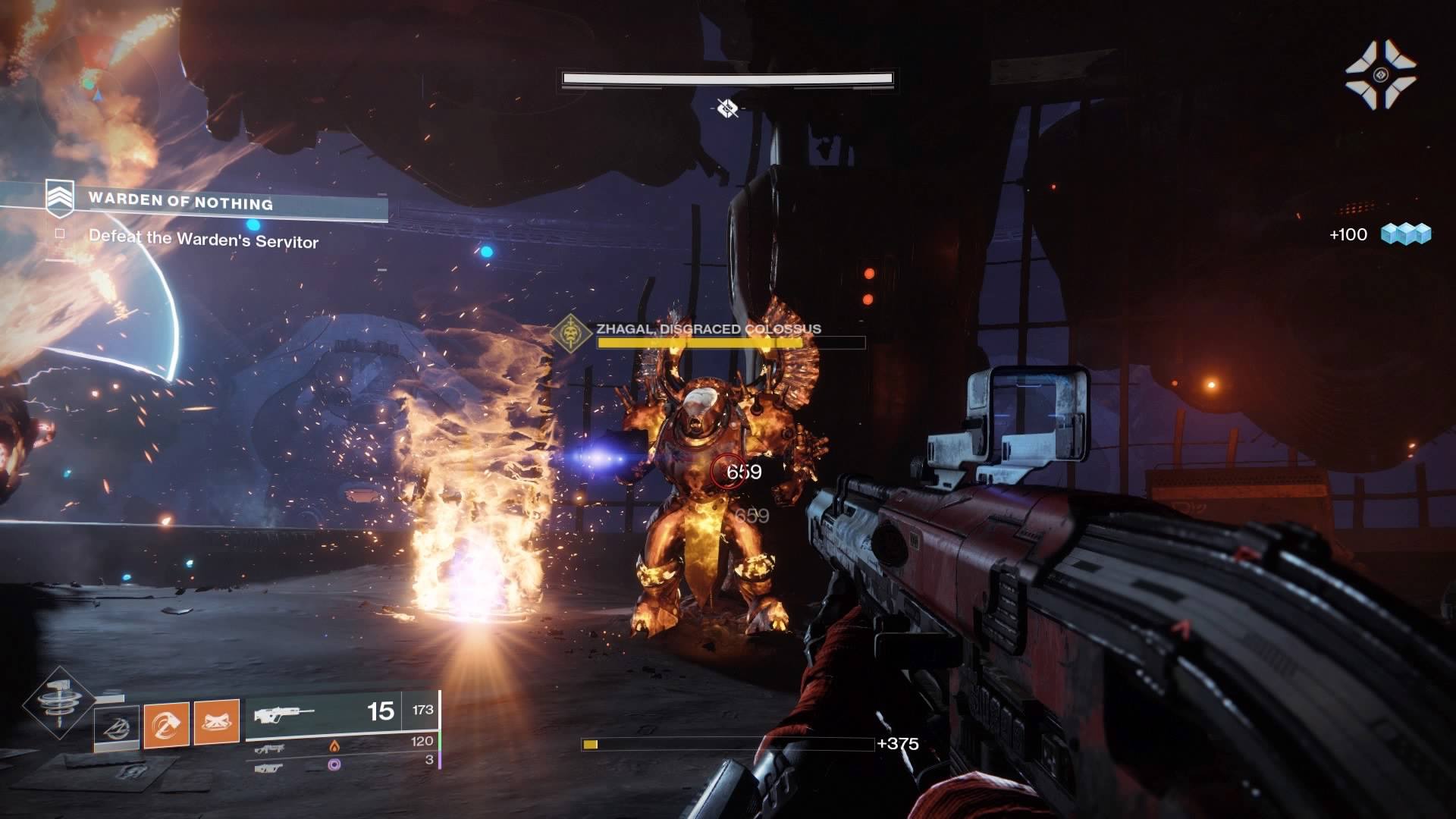This screenshot has width=1456, height=819.
Task: Activate the hammer super ability diamond
Action: coord(59,703)
